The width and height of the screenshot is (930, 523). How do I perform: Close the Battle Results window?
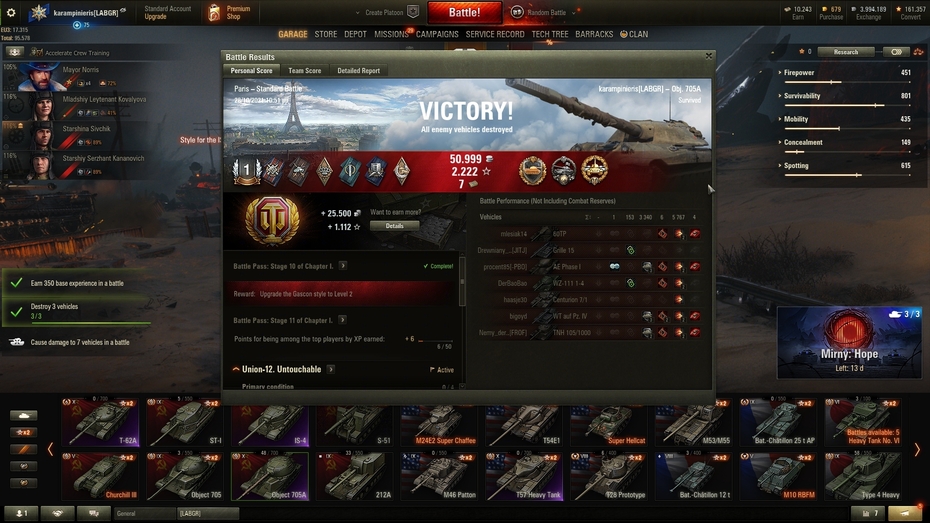click(x=709, y=57)
